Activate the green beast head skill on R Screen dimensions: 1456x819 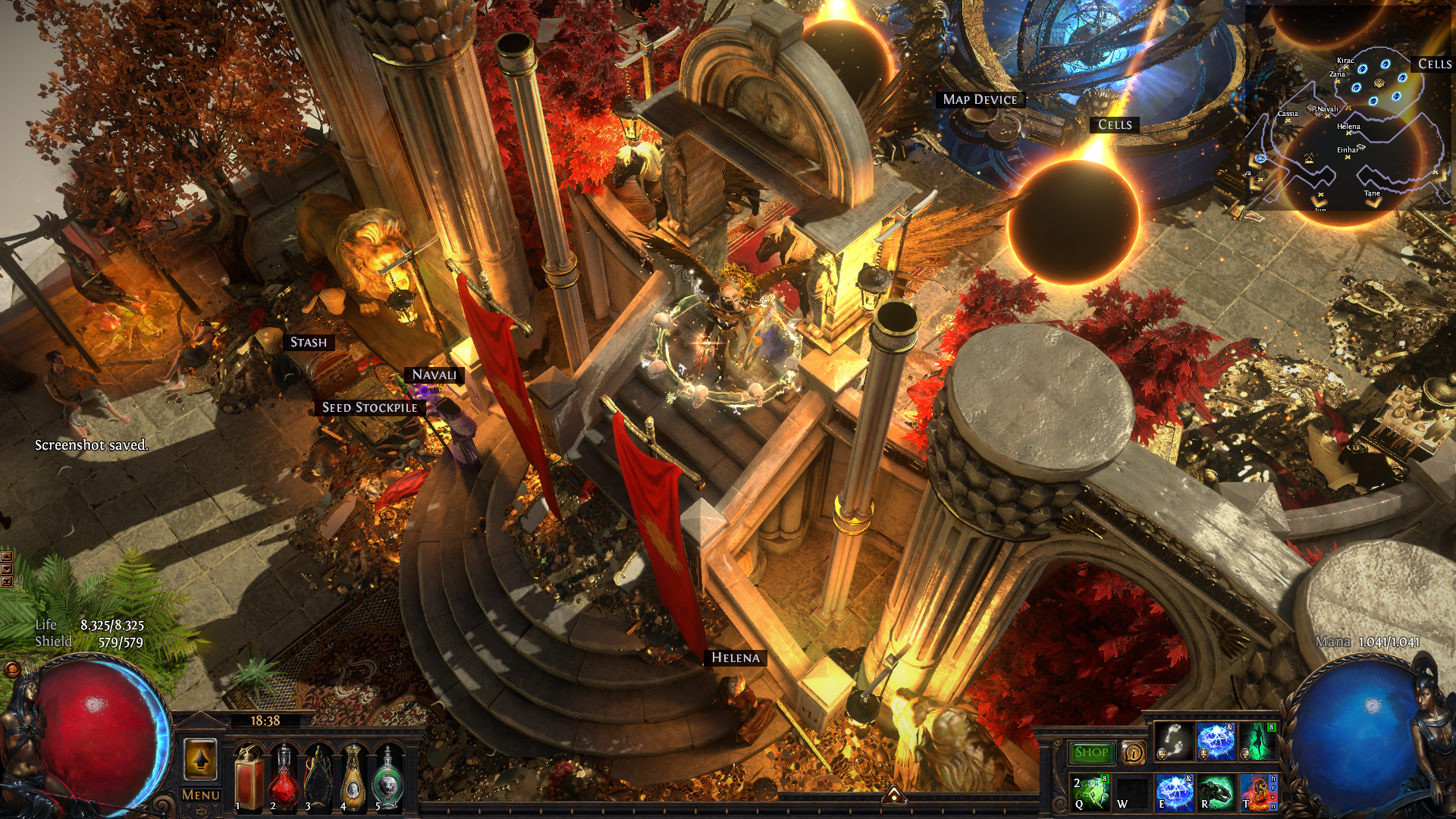[x=1216, y=792]
